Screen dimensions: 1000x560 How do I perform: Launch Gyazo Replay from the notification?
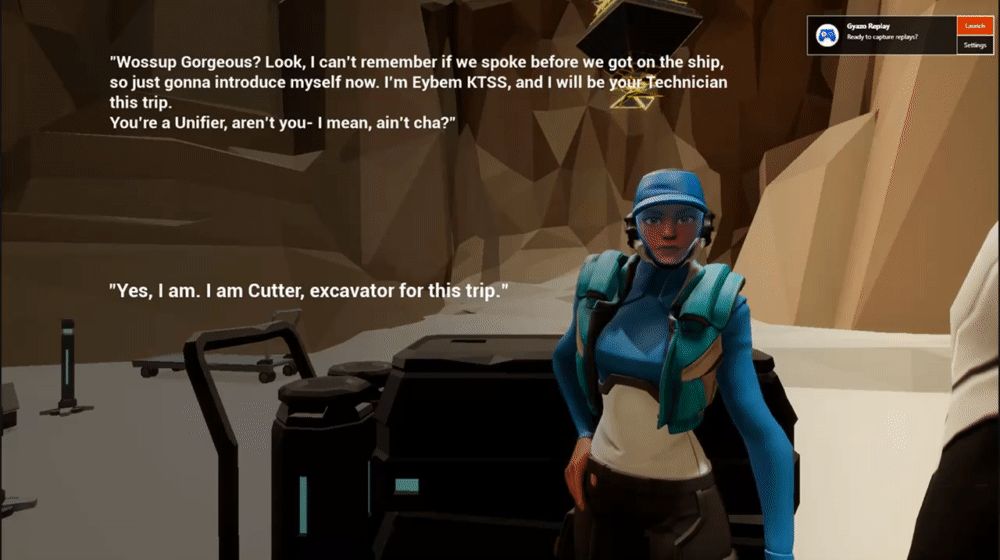pos(975,26)
